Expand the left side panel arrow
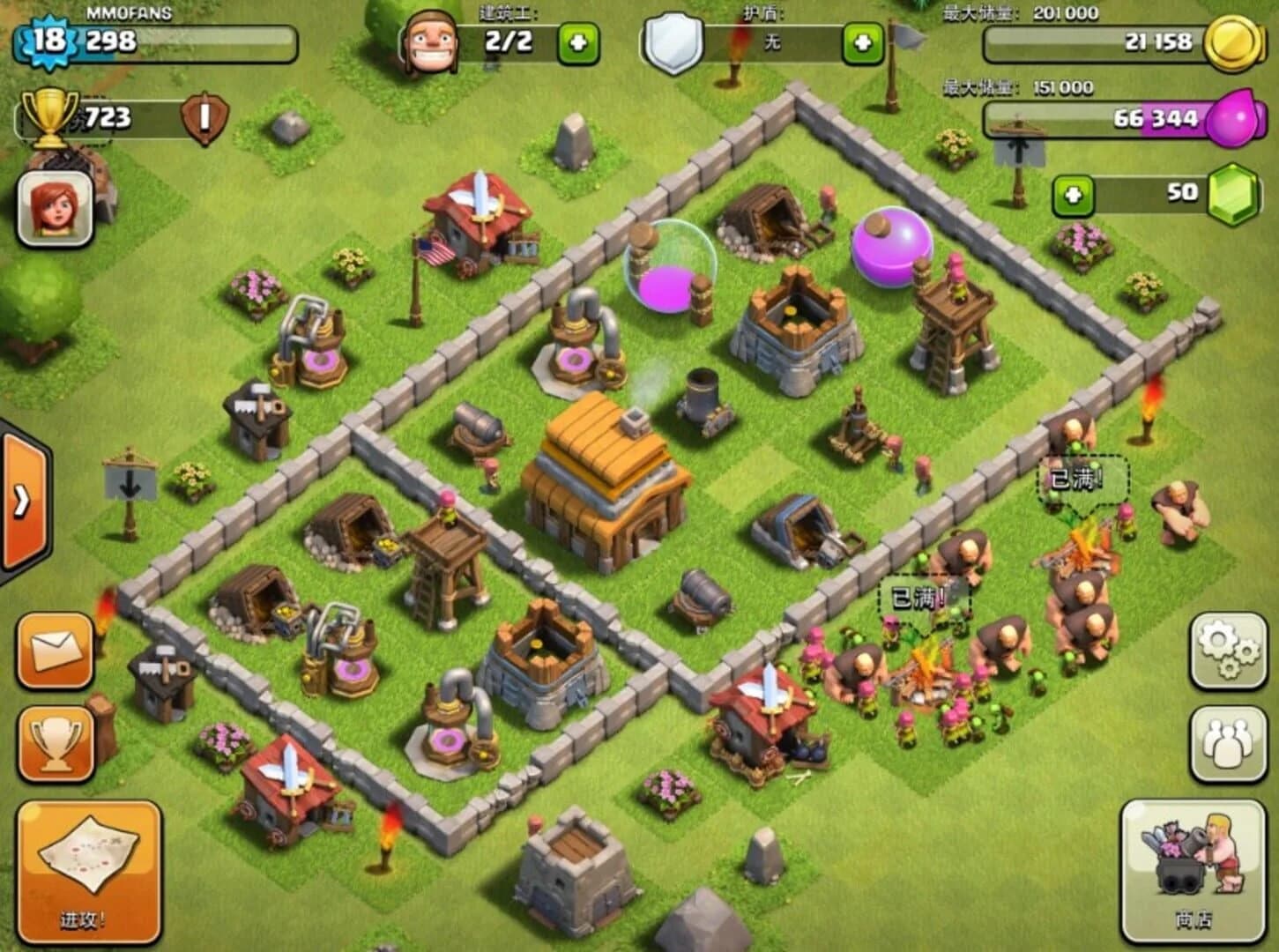 coord(22,498)
